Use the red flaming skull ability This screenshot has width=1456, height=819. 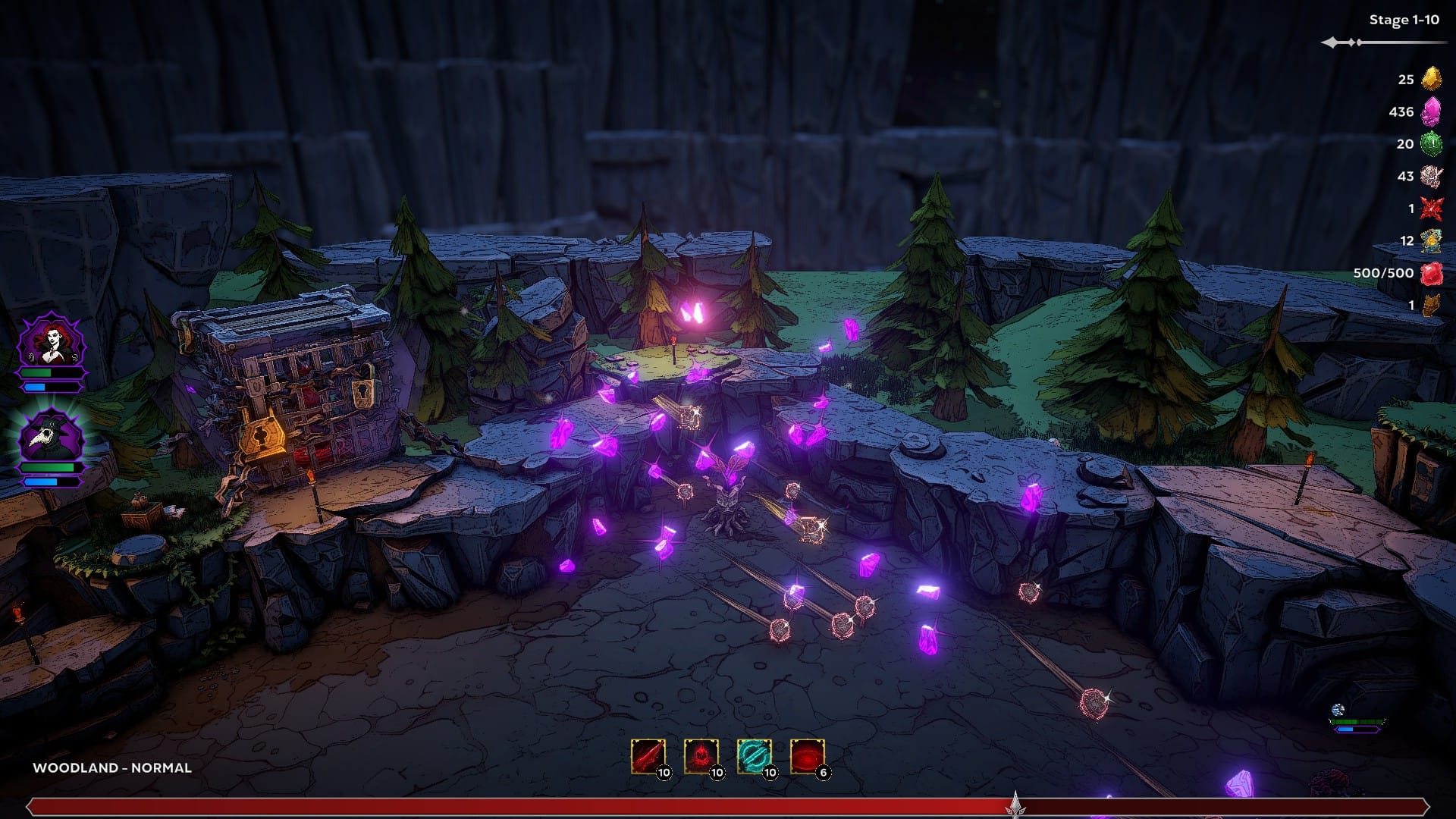coord(701,756)
